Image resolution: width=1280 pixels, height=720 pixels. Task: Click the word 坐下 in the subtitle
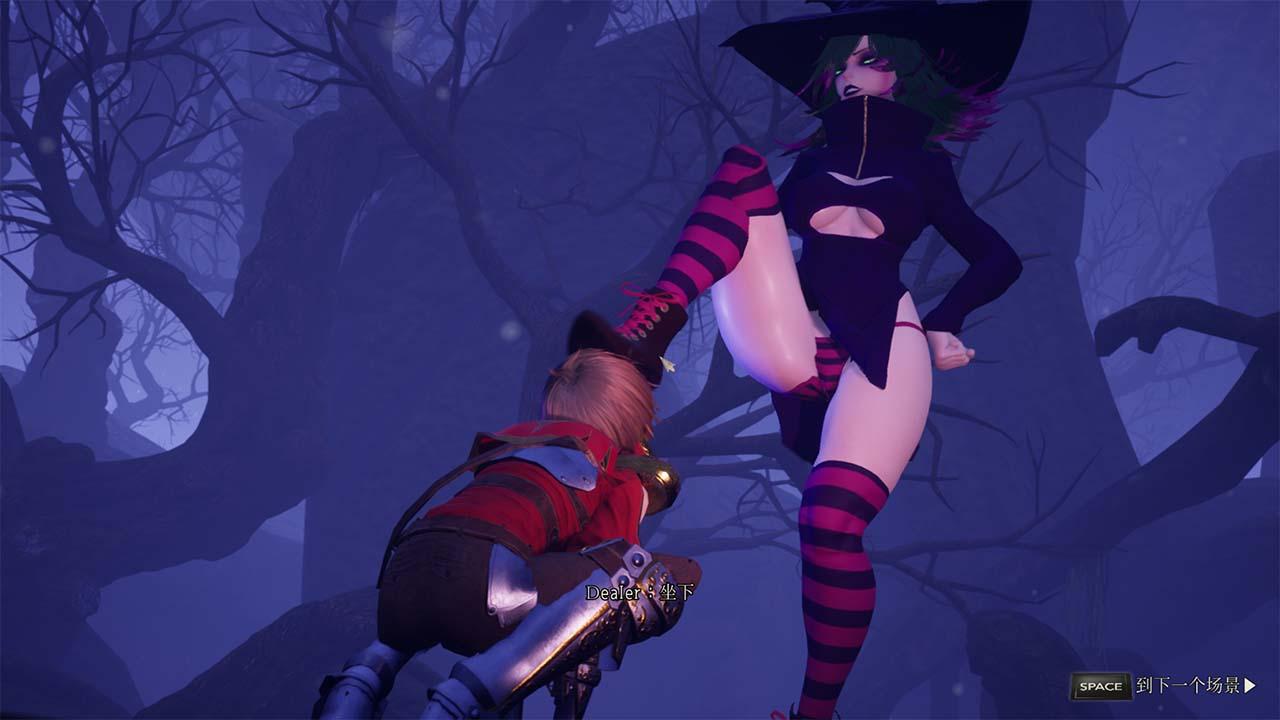(x=676, y=590)
